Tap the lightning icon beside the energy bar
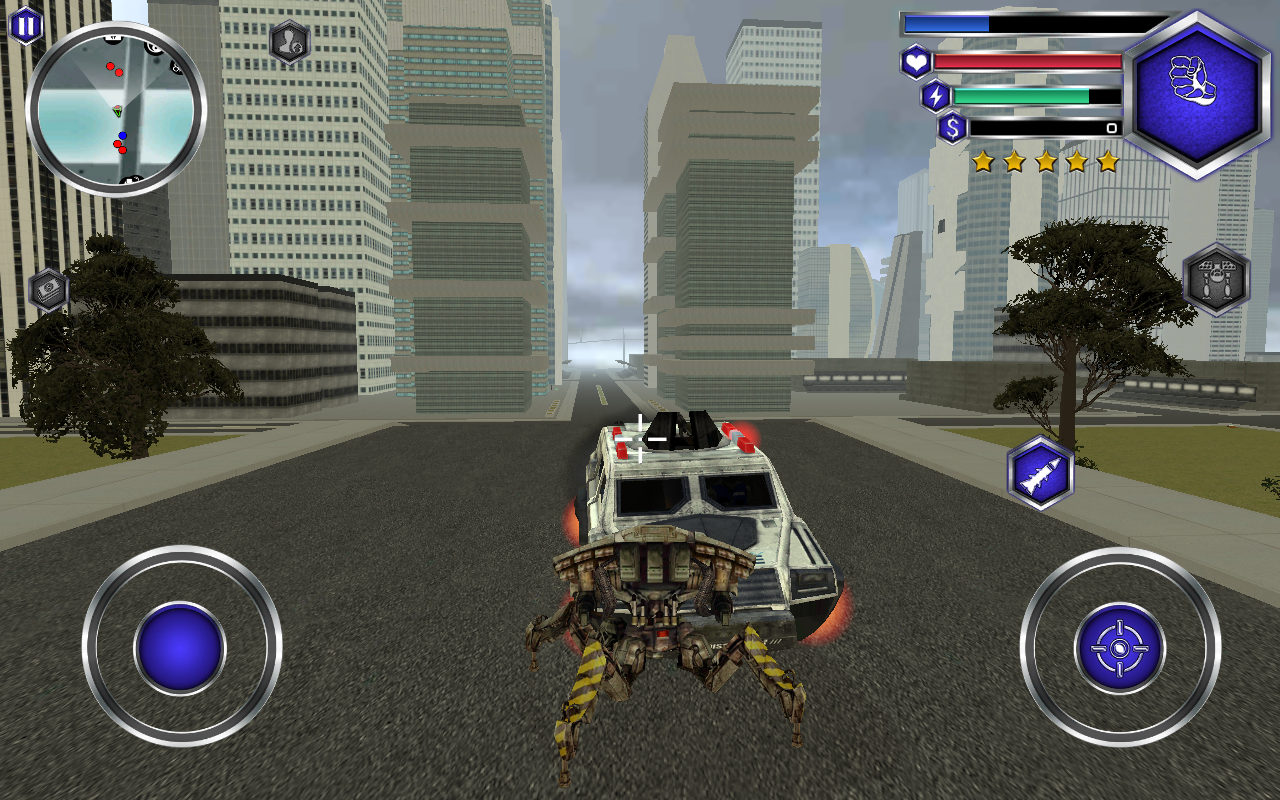The width and height of the screenshot is (1280, 800). 935,94
